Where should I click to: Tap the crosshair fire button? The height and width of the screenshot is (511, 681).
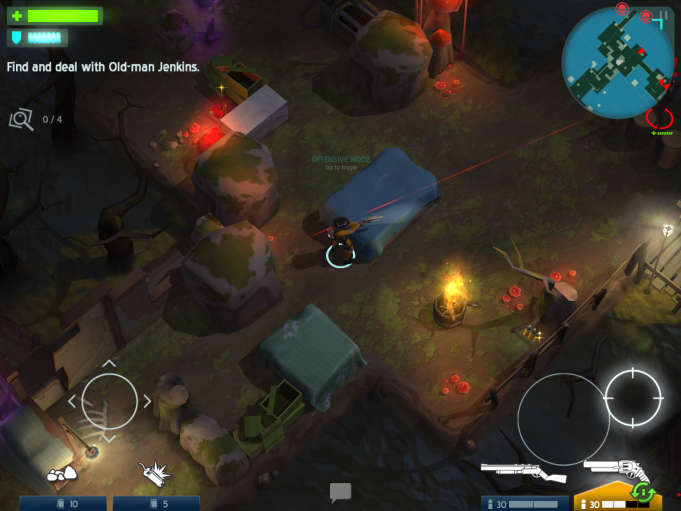pyautogui.click(x=633, y=398)
